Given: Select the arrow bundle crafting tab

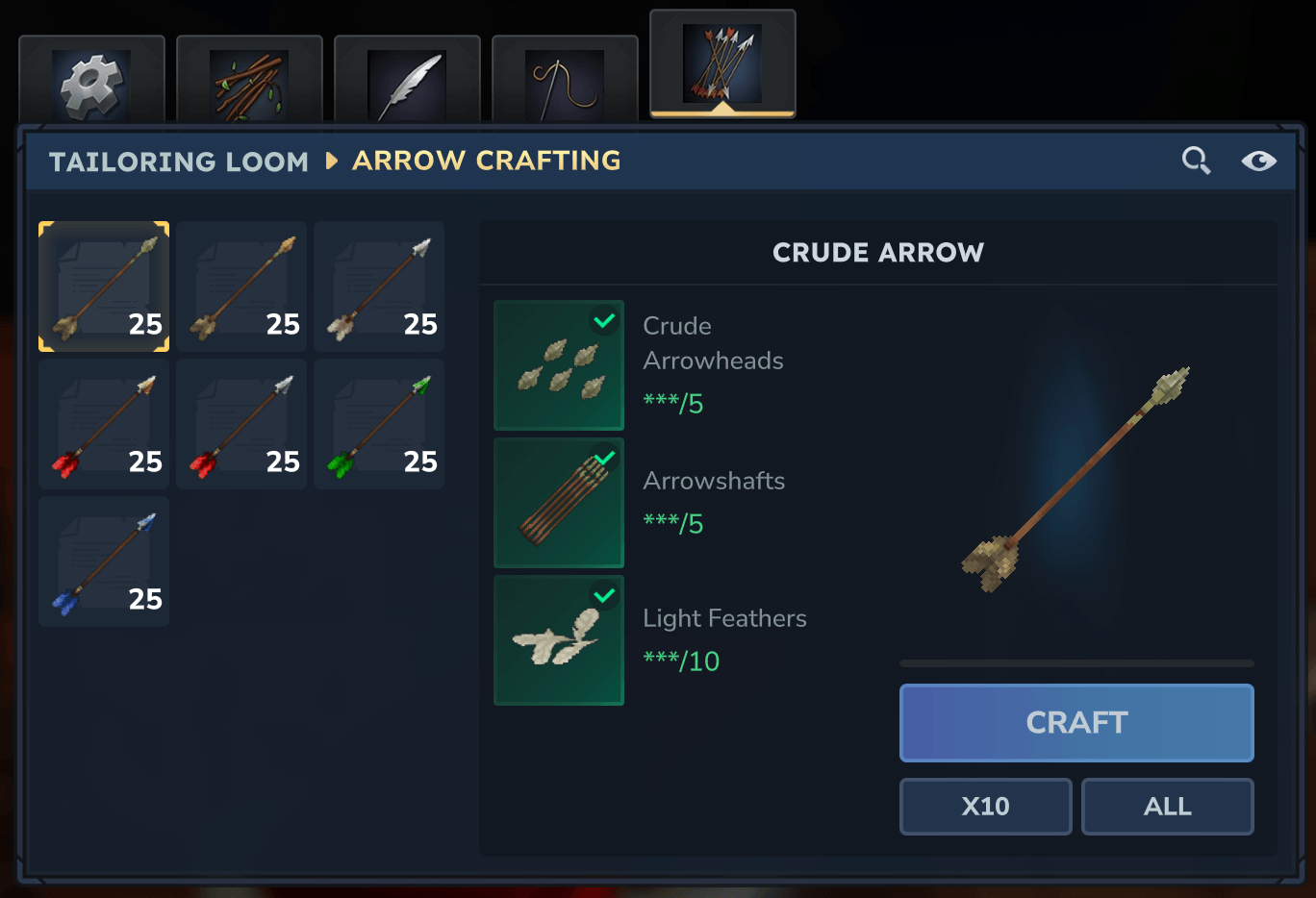Looking at the screenshot, I should [x=722, y=64].
